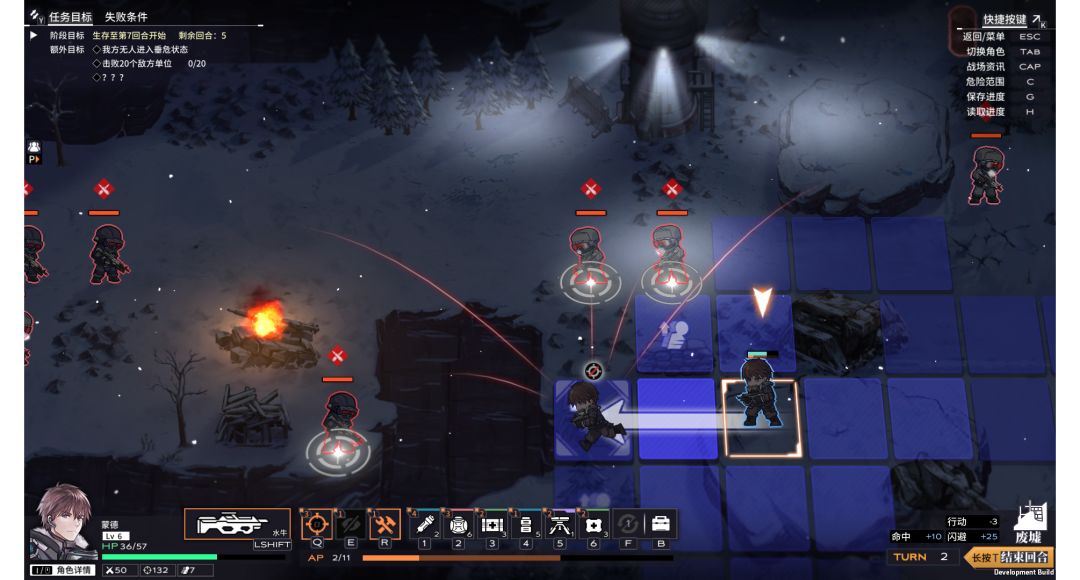Image resolution: width=1080 pixels, height=580 pixels.
Task: Select the 返回/菜单 shortcut entry
Action: pyautogui.click(x=984, y=37)
